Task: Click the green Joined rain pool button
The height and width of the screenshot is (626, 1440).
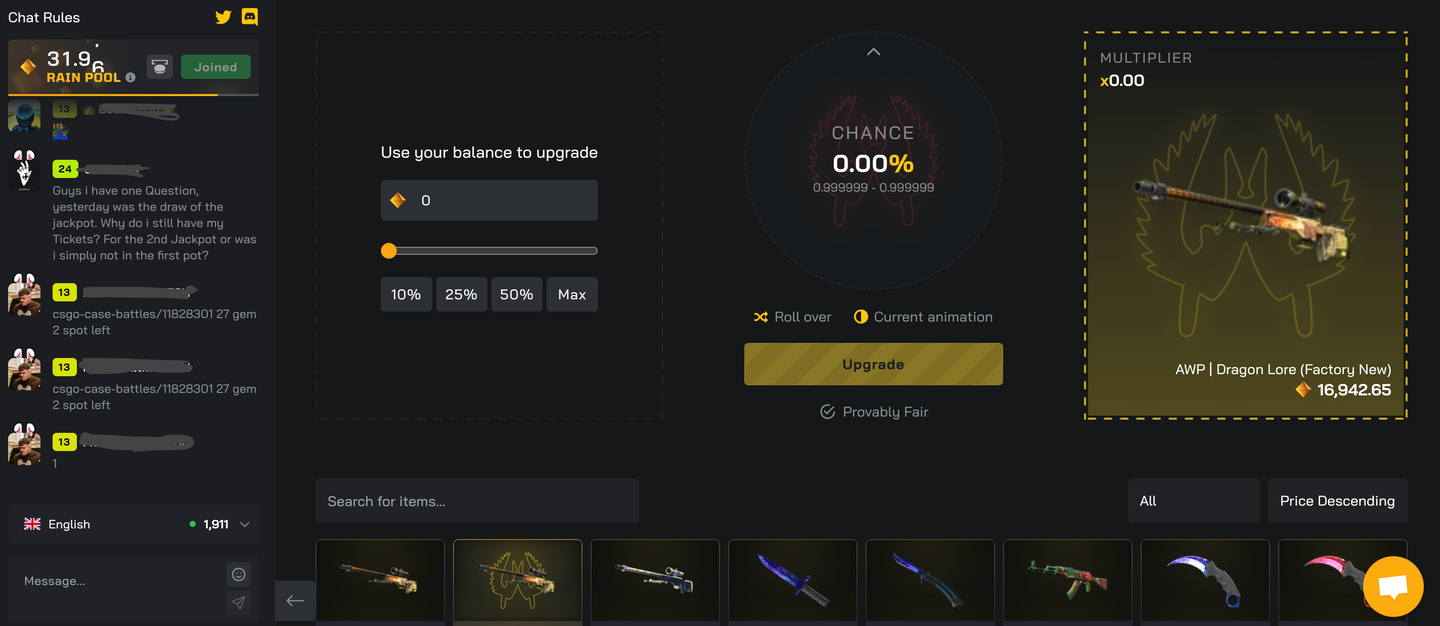Action: tap(215, 67)
